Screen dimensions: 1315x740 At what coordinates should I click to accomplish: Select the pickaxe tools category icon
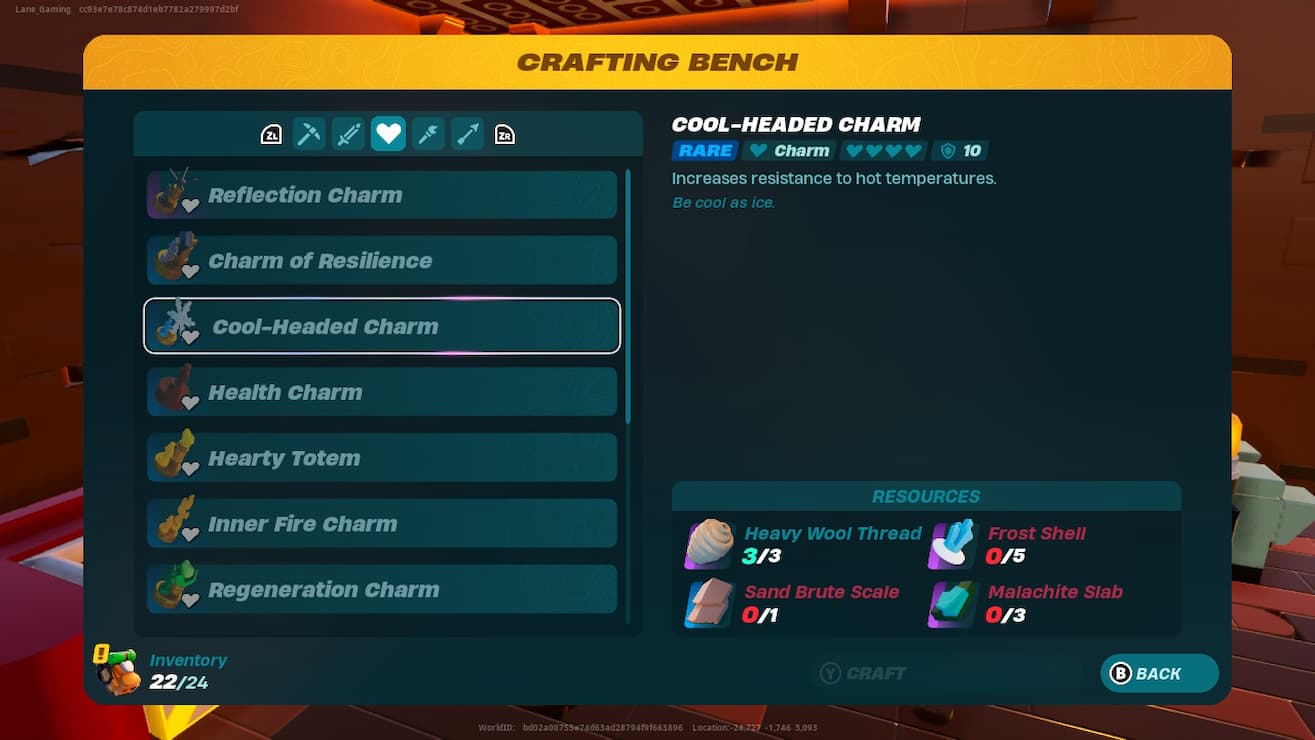tap(308, 133)
